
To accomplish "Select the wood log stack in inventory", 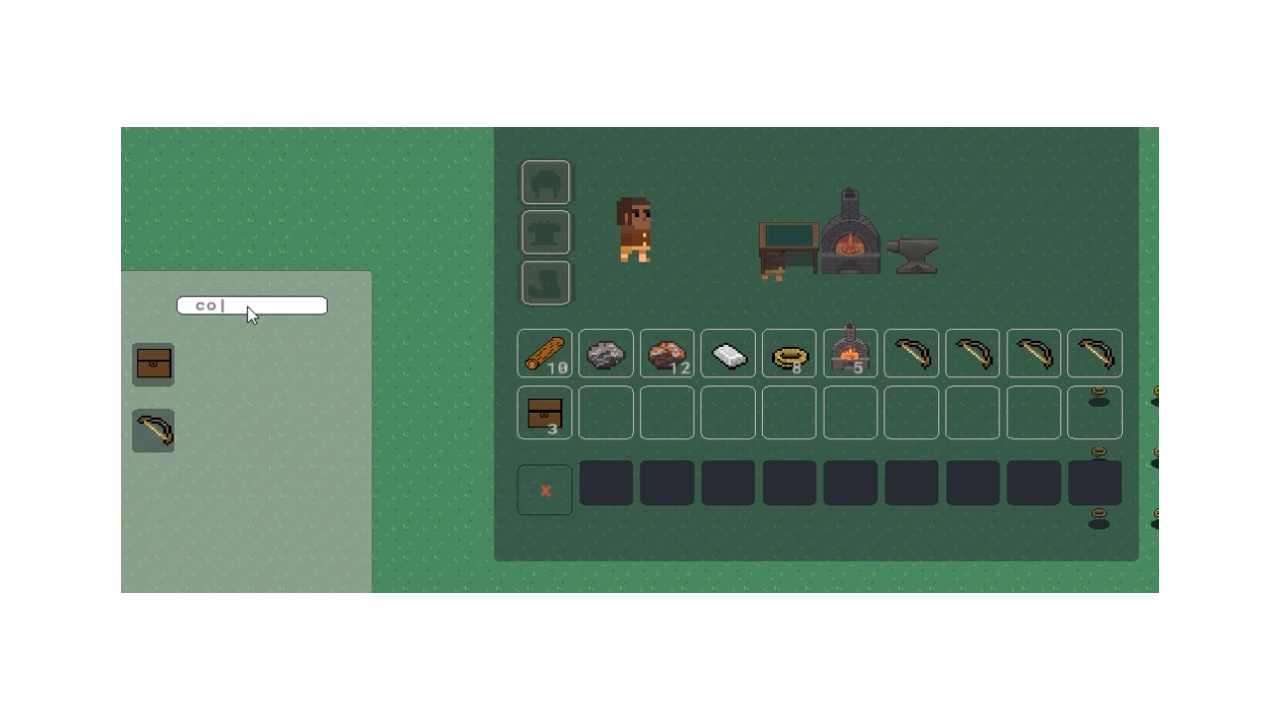I will pyautogui.click(x=545, y=353).
